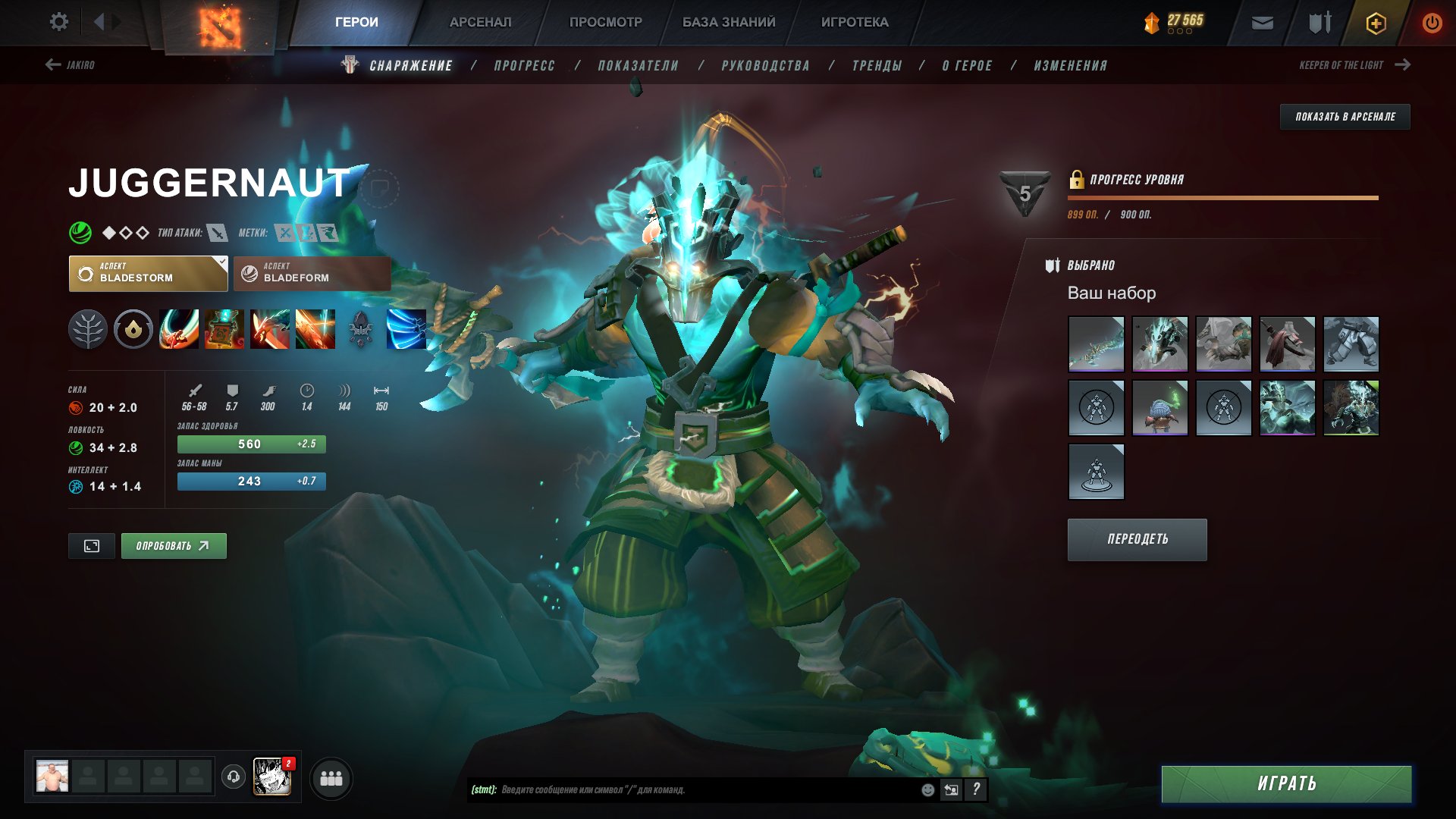Click the ПЕРЕОДЕТЬ button
The image size is (1456, 819).
coord(1137,539)
